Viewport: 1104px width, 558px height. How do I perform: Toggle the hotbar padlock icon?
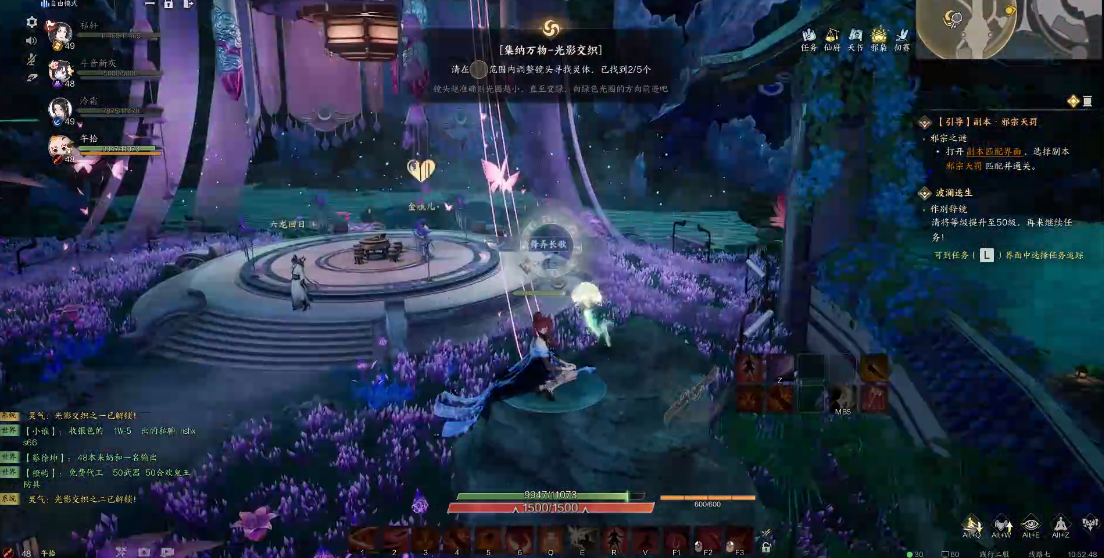[766, 547]
